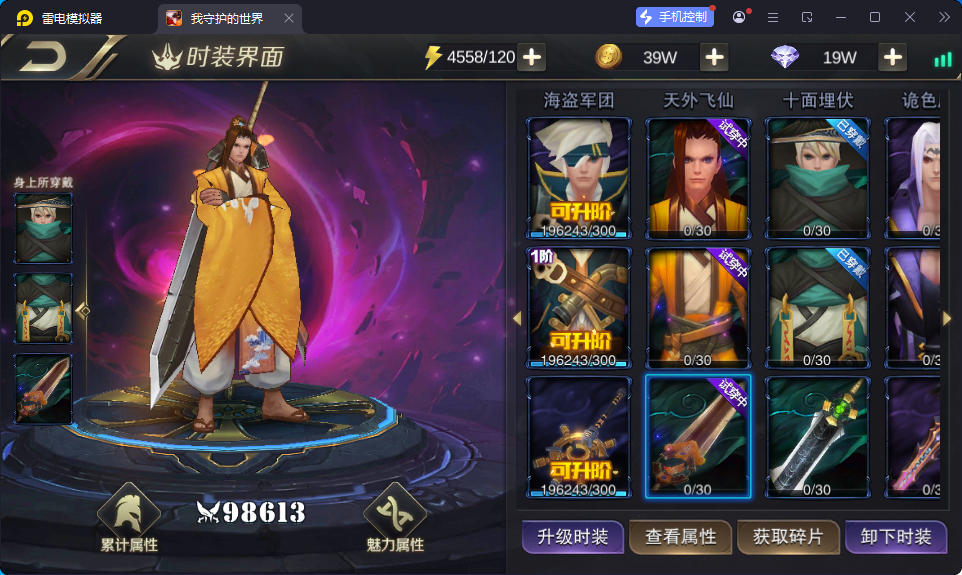Image resolution: width=962 pixels, height=575 pixels.
Task: Add gold coins with the plus button
Action: click(714, 57)
